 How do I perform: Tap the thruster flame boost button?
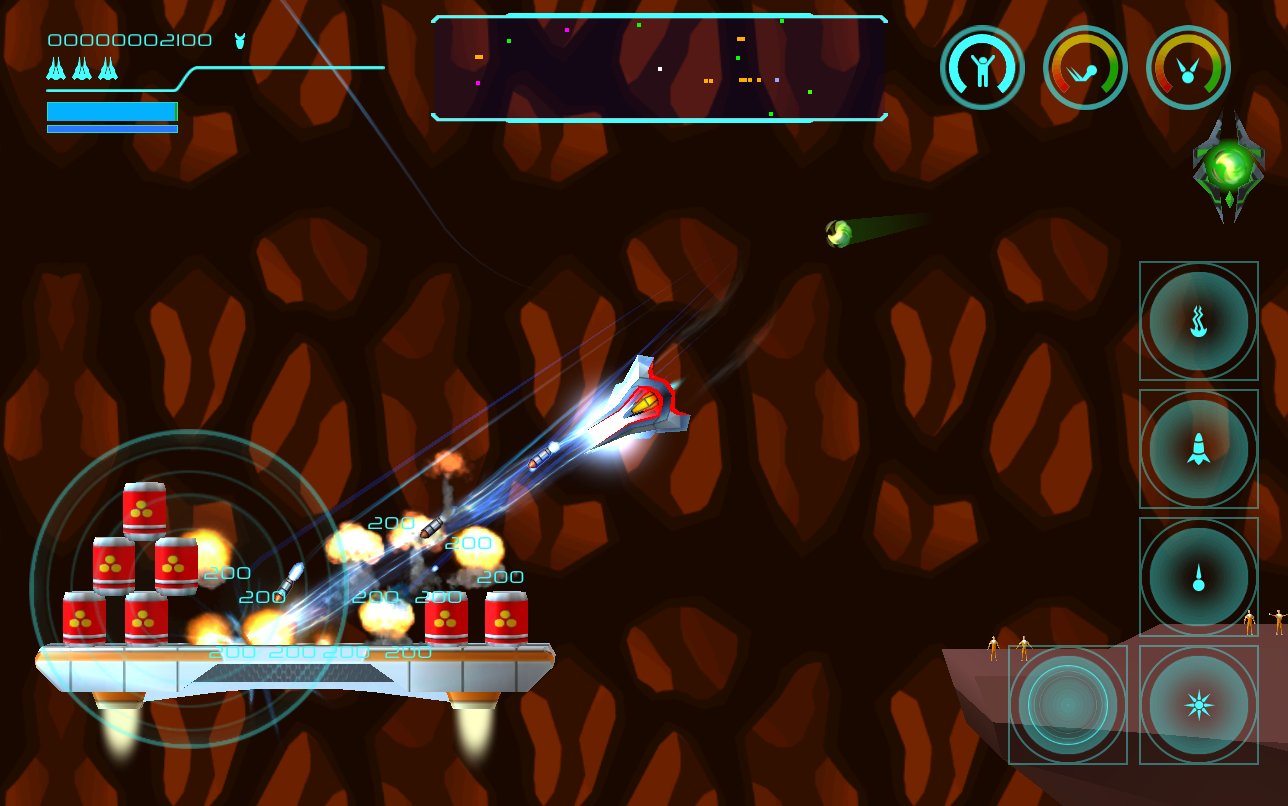(1198, 321)
